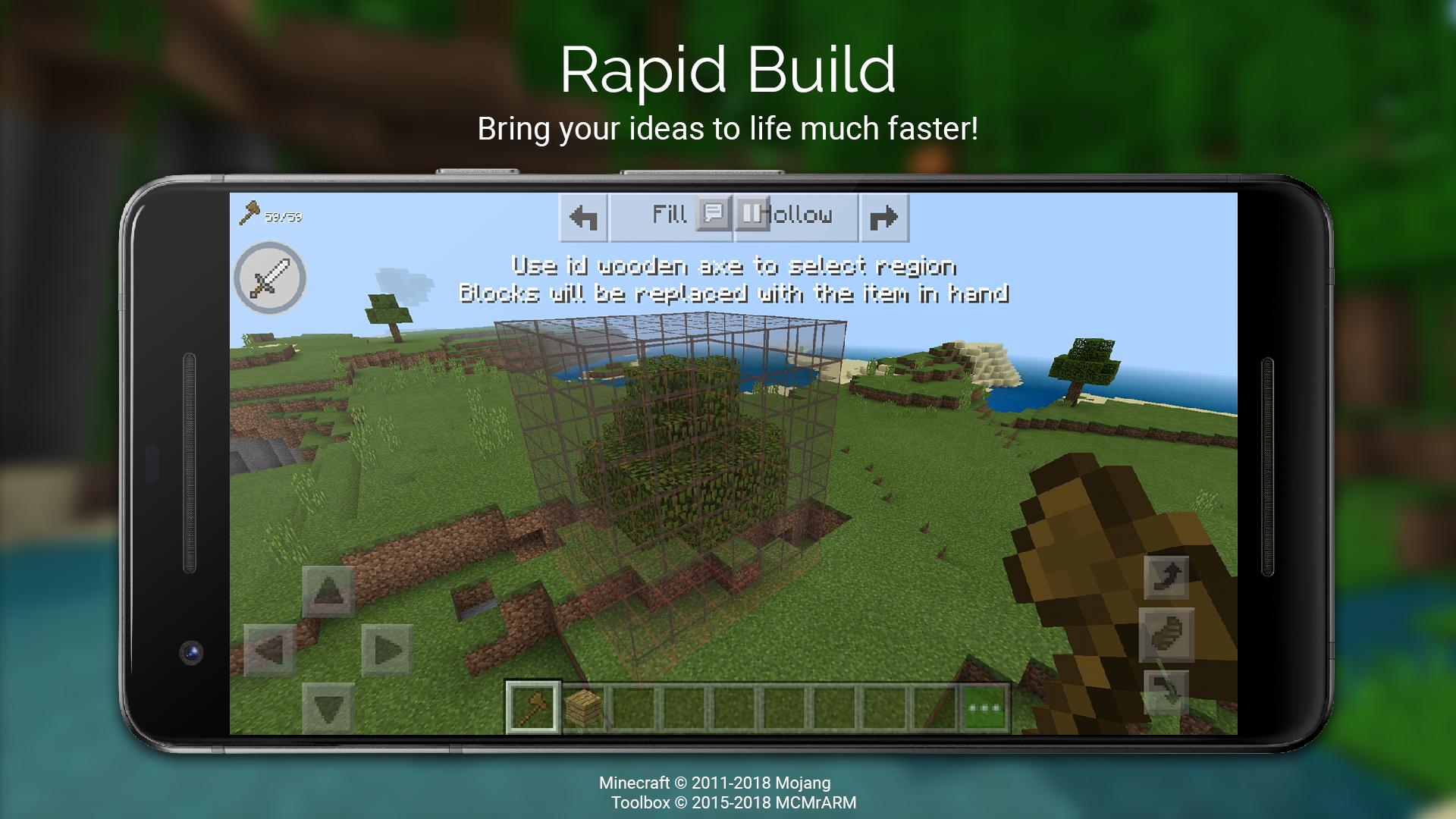Select the Hollow mode label
The width and height of the screenshot is (1456, 819).
(x=800, y=215)
